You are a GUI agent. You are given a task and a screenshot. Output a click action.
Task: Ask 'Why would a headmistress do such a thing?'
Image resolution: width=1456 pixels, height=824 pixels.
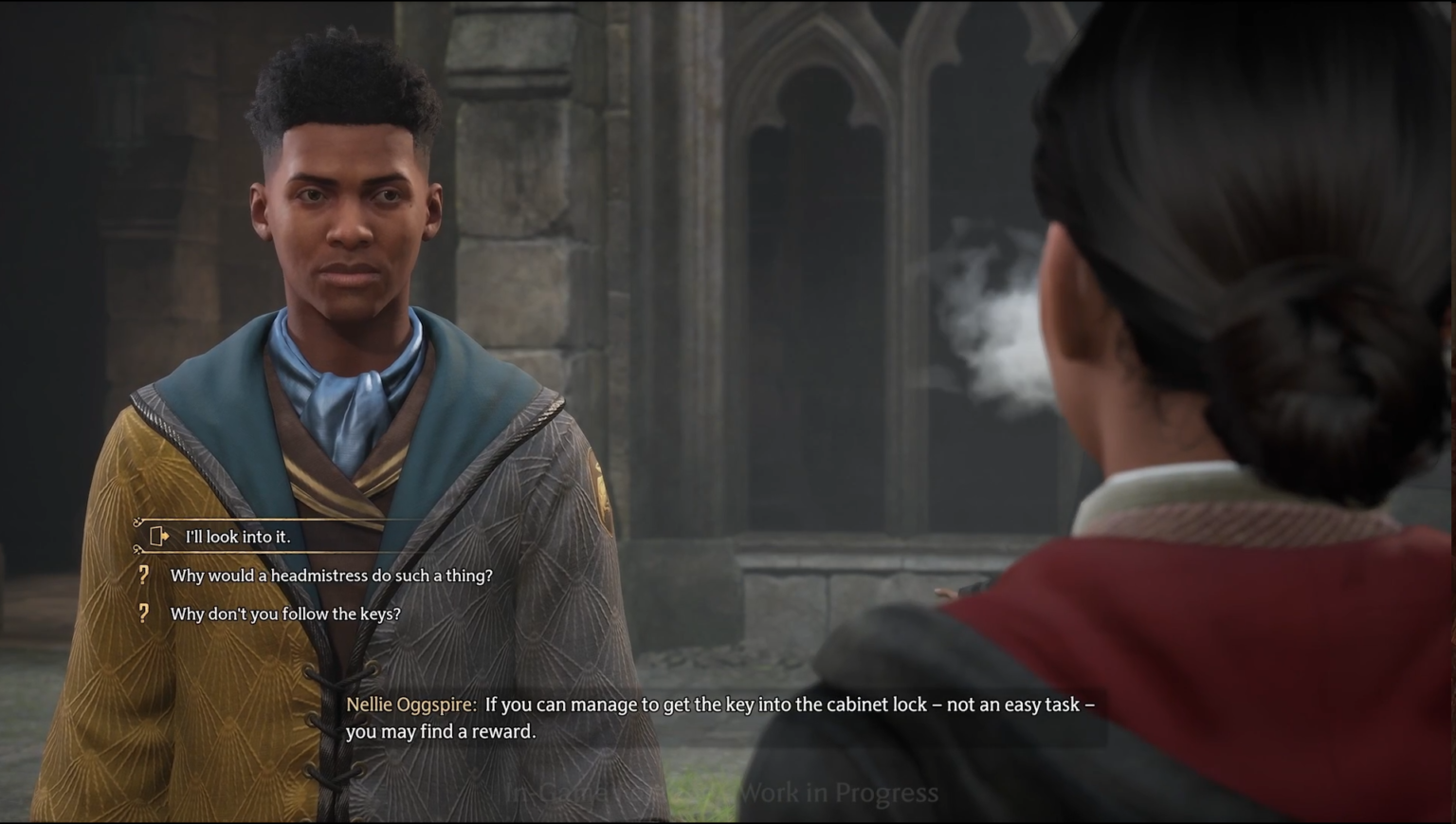(331, 575)
